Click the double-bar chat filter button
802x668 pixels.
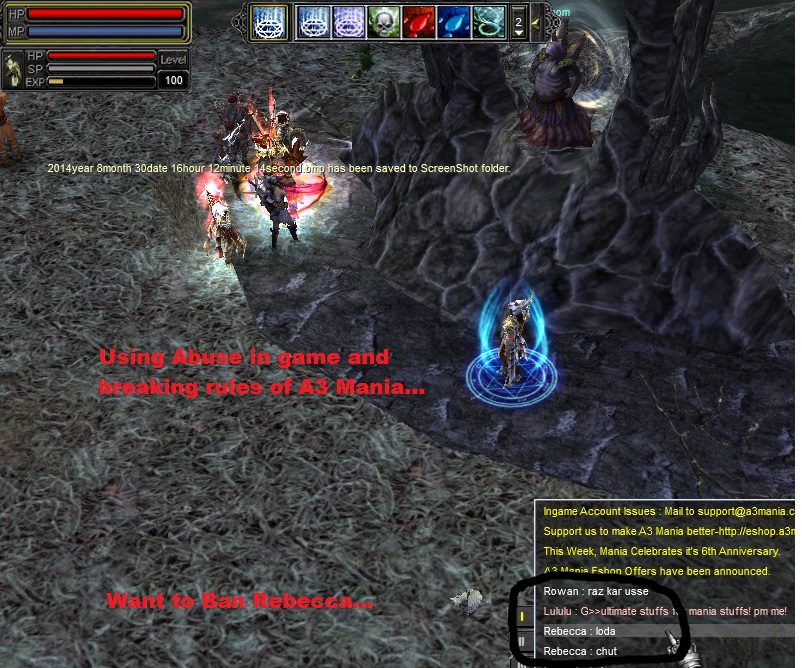point(522,640)
